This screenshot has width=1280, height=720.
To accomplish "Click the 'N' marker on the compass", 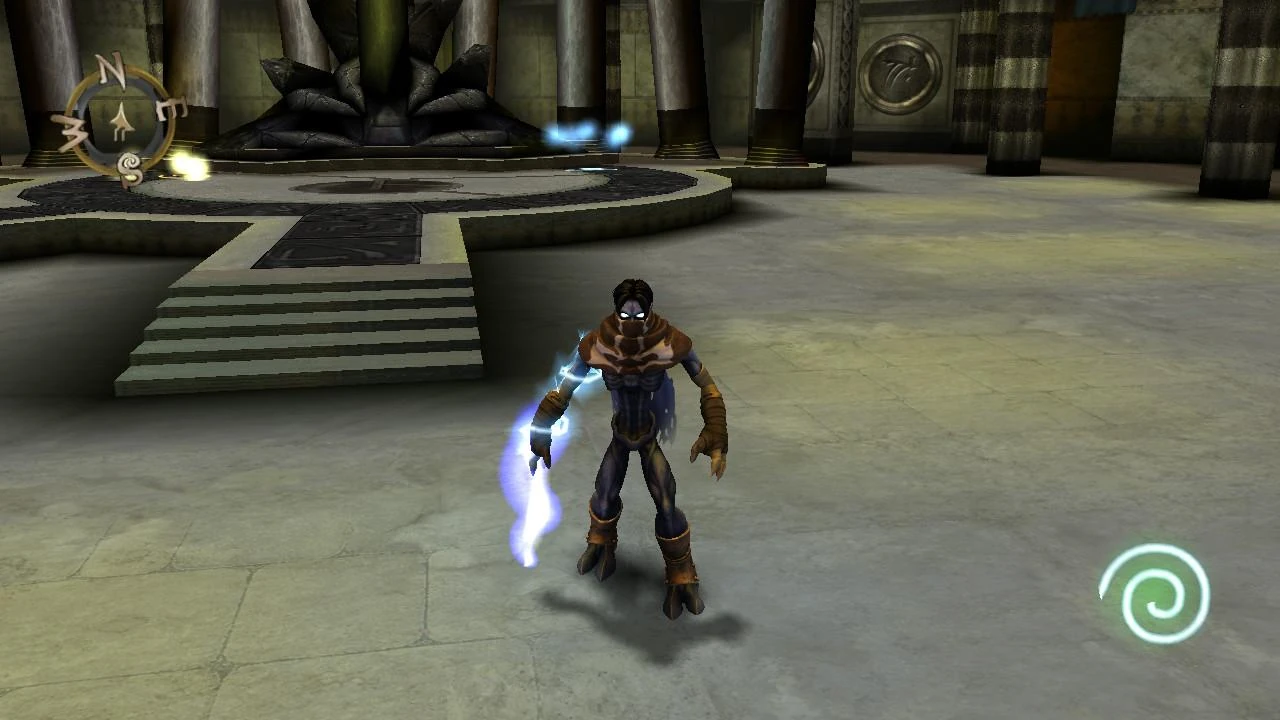I will coord(110,67).
